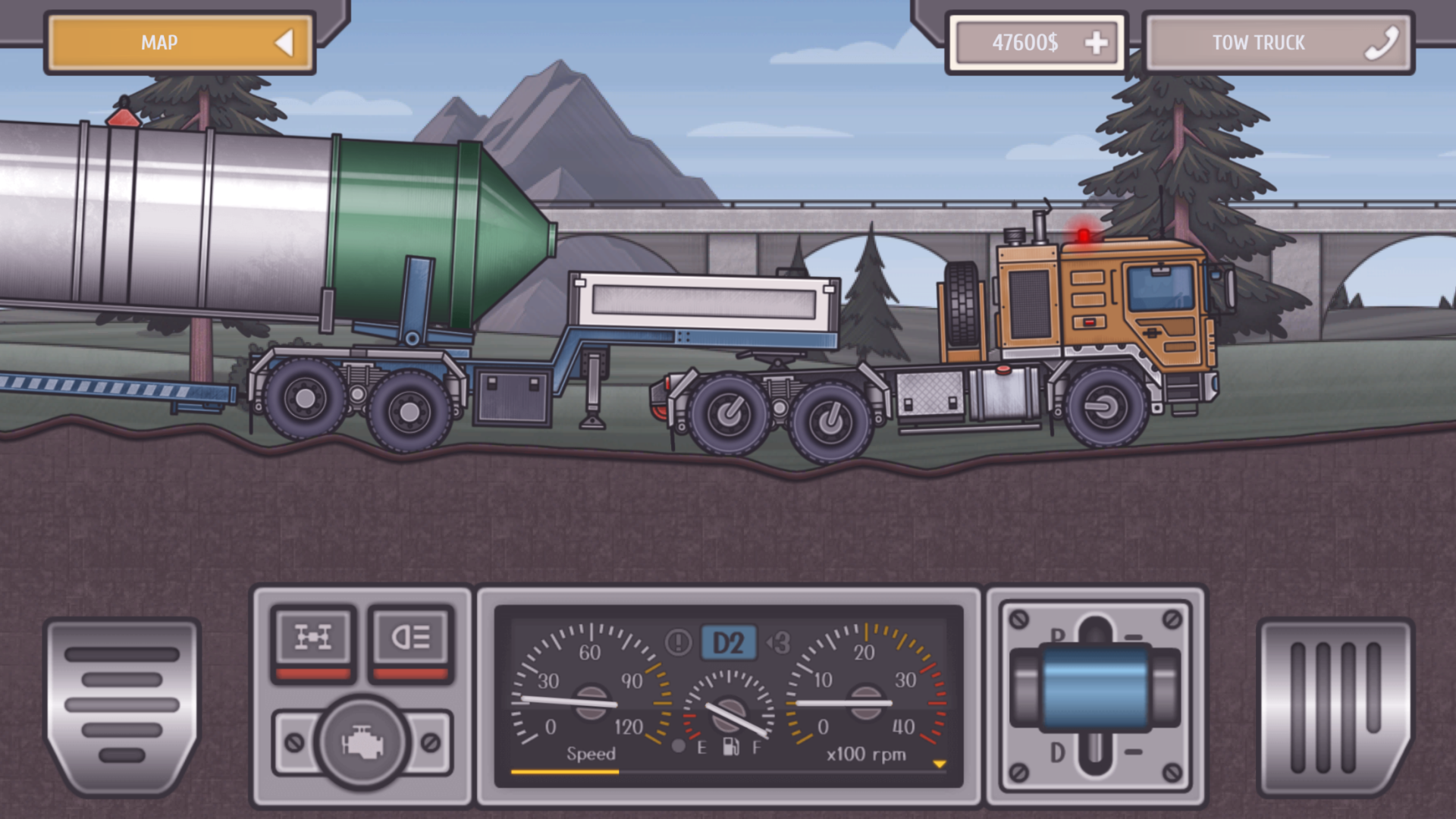Click the 47600$ money display
This screenshot has height=819, width=1456.
click(x=1024, y=43)
